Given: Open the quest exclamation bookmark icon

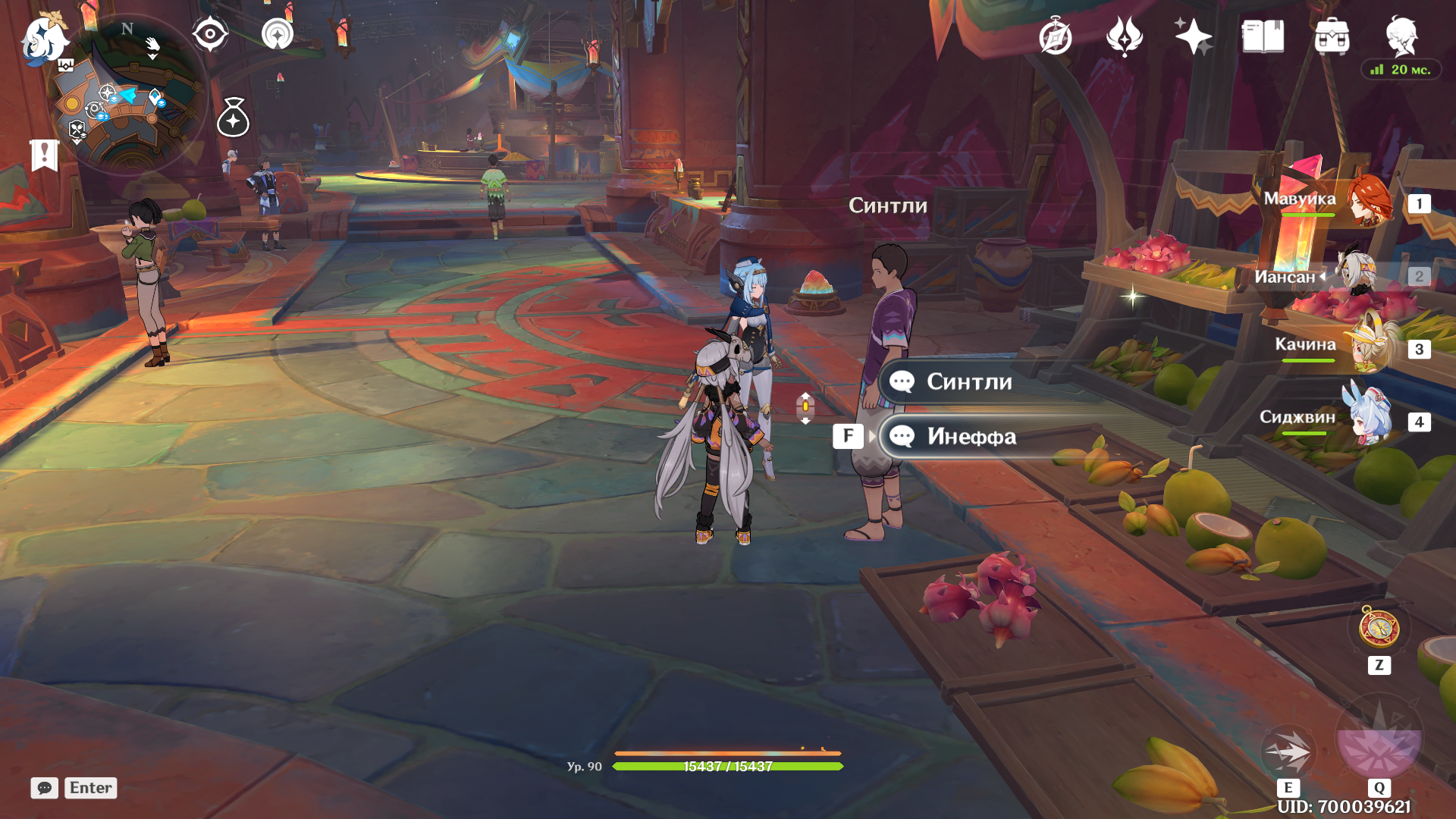Looking at the screenshot, I should (44, 155).
